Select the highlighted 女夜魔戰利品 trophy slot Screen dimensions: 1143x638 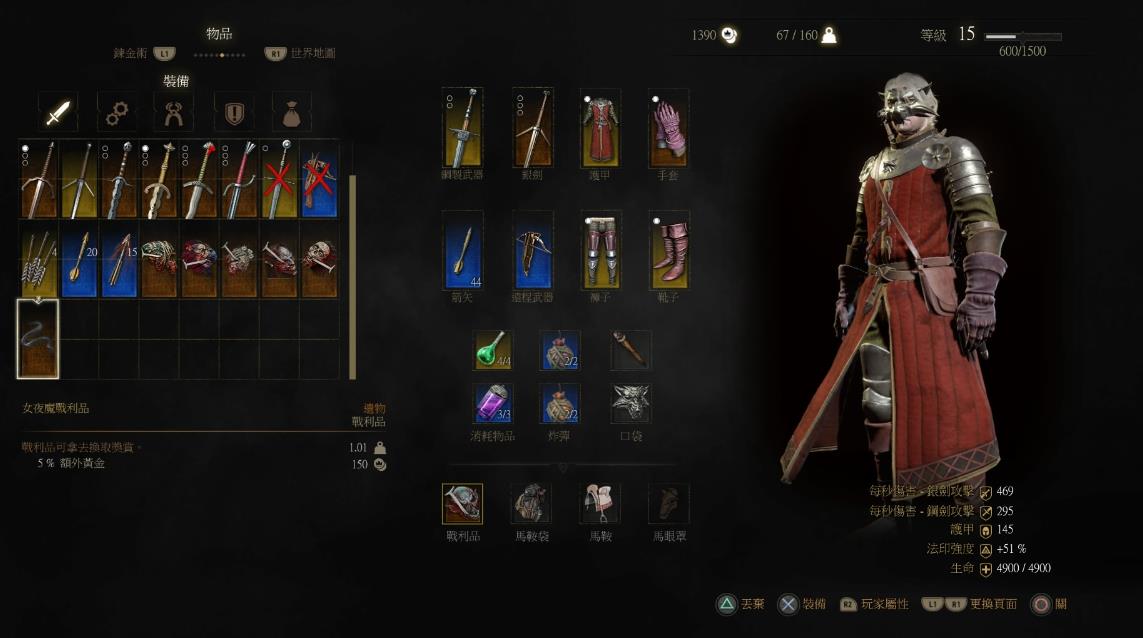click(x=38, y=339)
